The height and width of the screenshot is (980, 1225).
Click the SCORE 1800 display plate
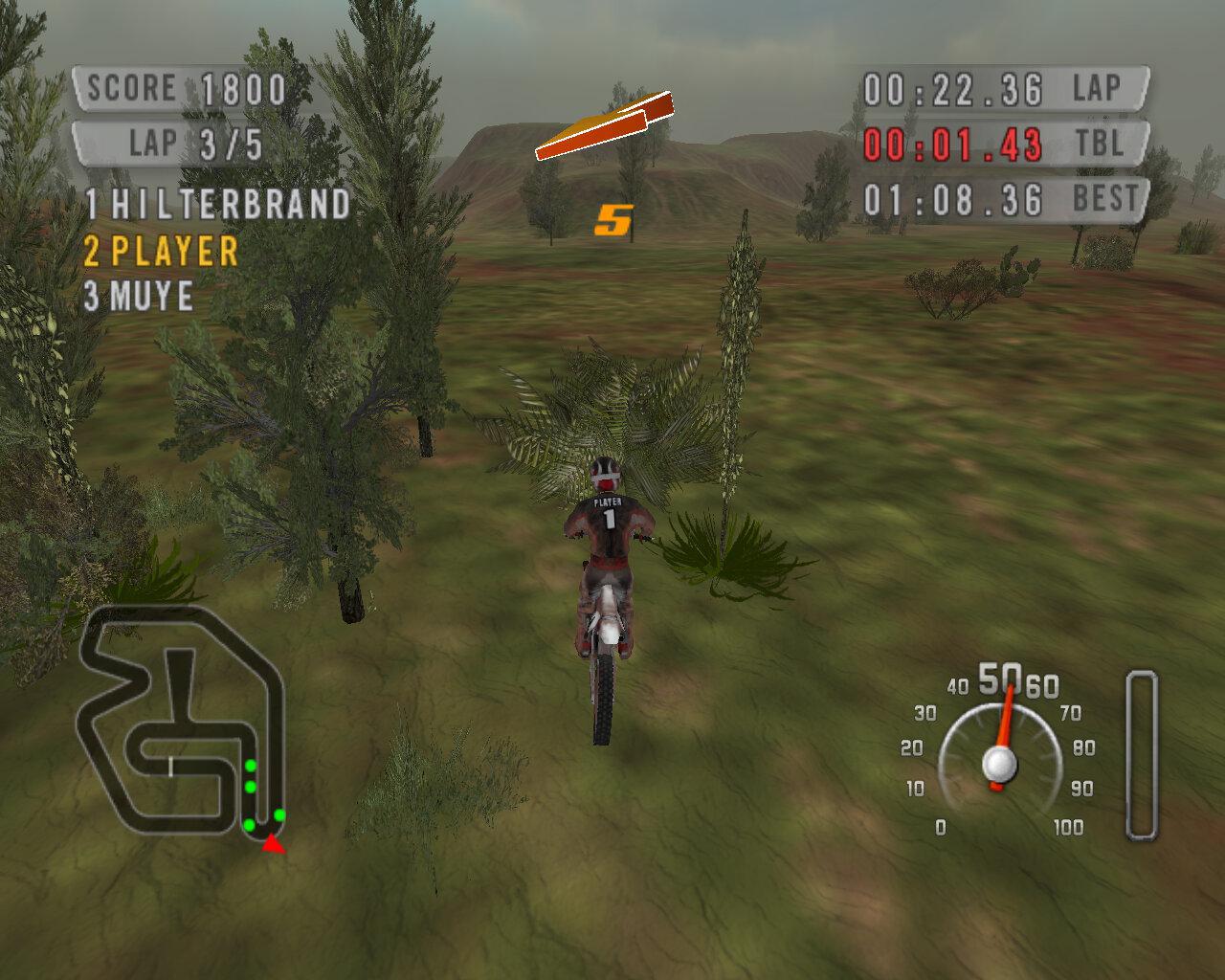click(x=177, y=88)
